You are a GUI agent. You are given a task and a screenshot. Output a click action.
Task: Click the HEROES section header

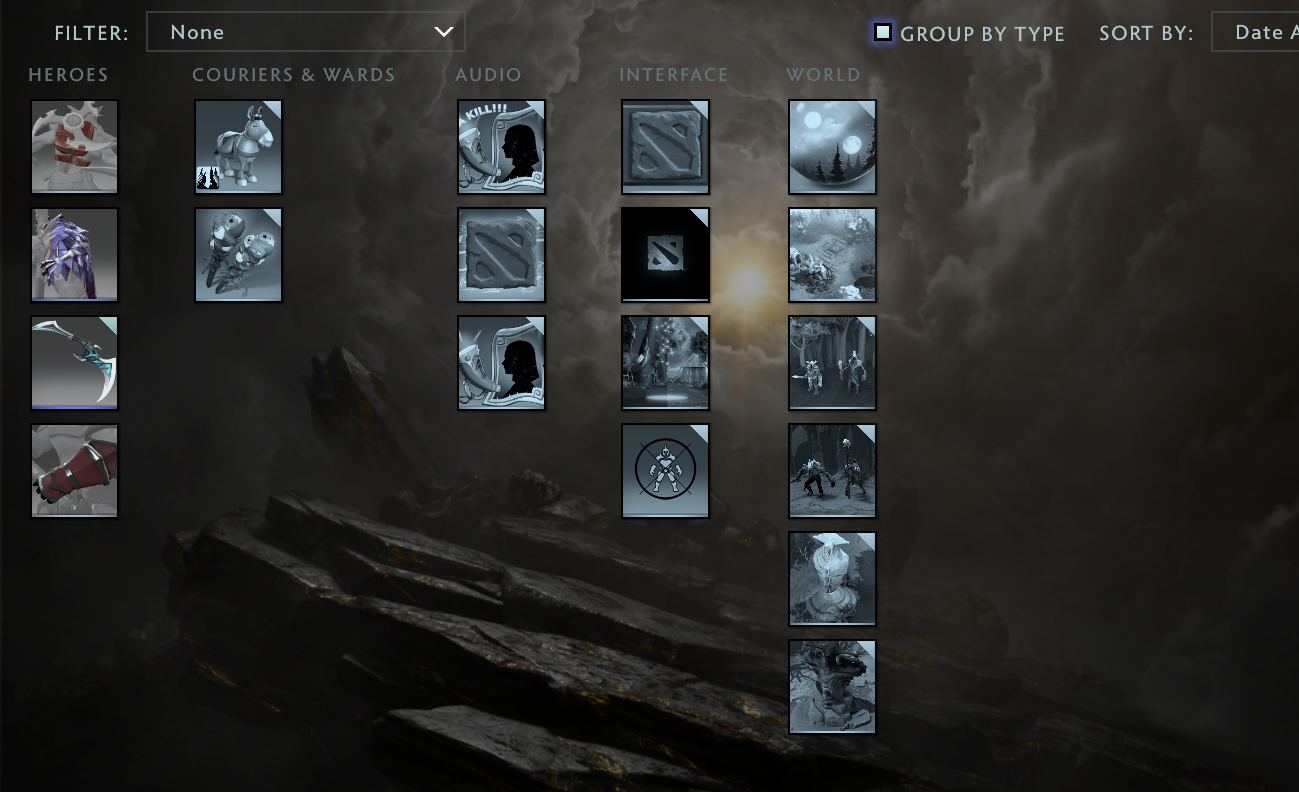point(68,74)
